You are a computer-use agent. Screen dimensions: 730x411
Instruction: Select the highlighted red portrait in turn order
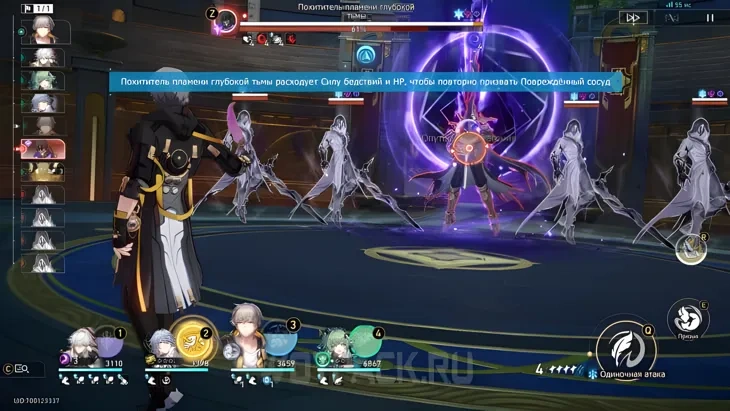[45, 149]
